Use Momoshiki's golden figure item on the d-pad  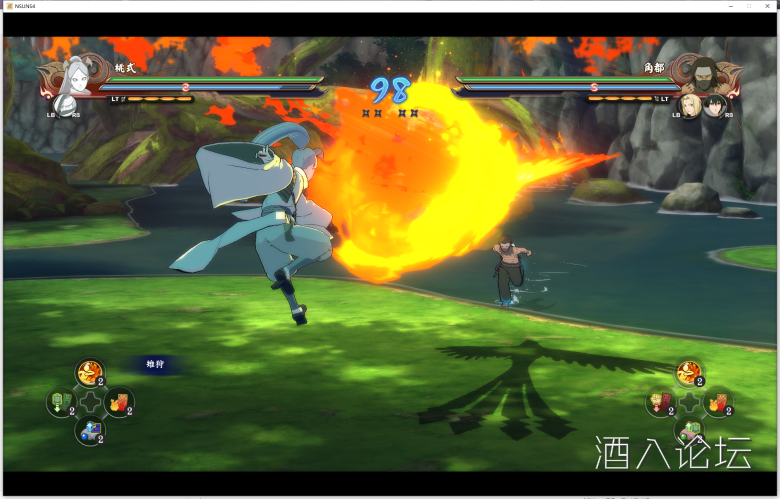90,374
